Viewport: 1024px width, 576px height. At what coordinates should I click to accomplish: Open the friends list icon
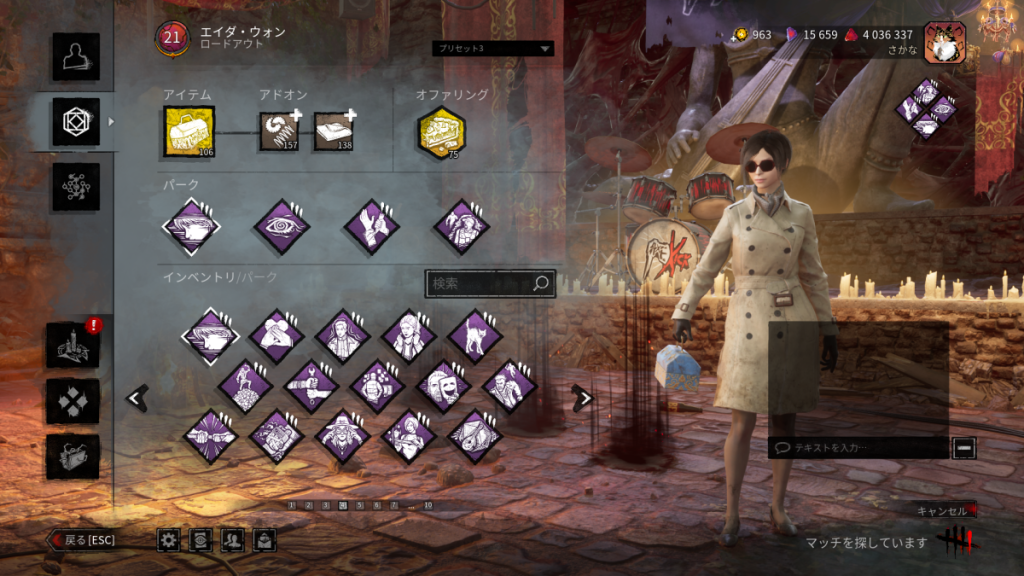click(x=233, y=540)
